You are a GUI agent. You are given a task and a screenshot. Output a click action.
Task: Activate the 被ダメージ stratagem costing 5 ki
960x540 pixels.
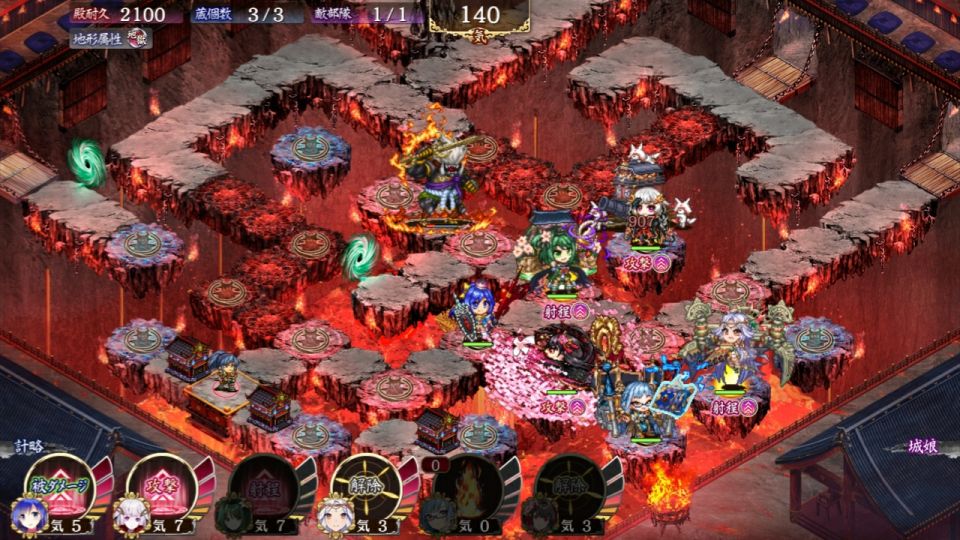point(58,488)
